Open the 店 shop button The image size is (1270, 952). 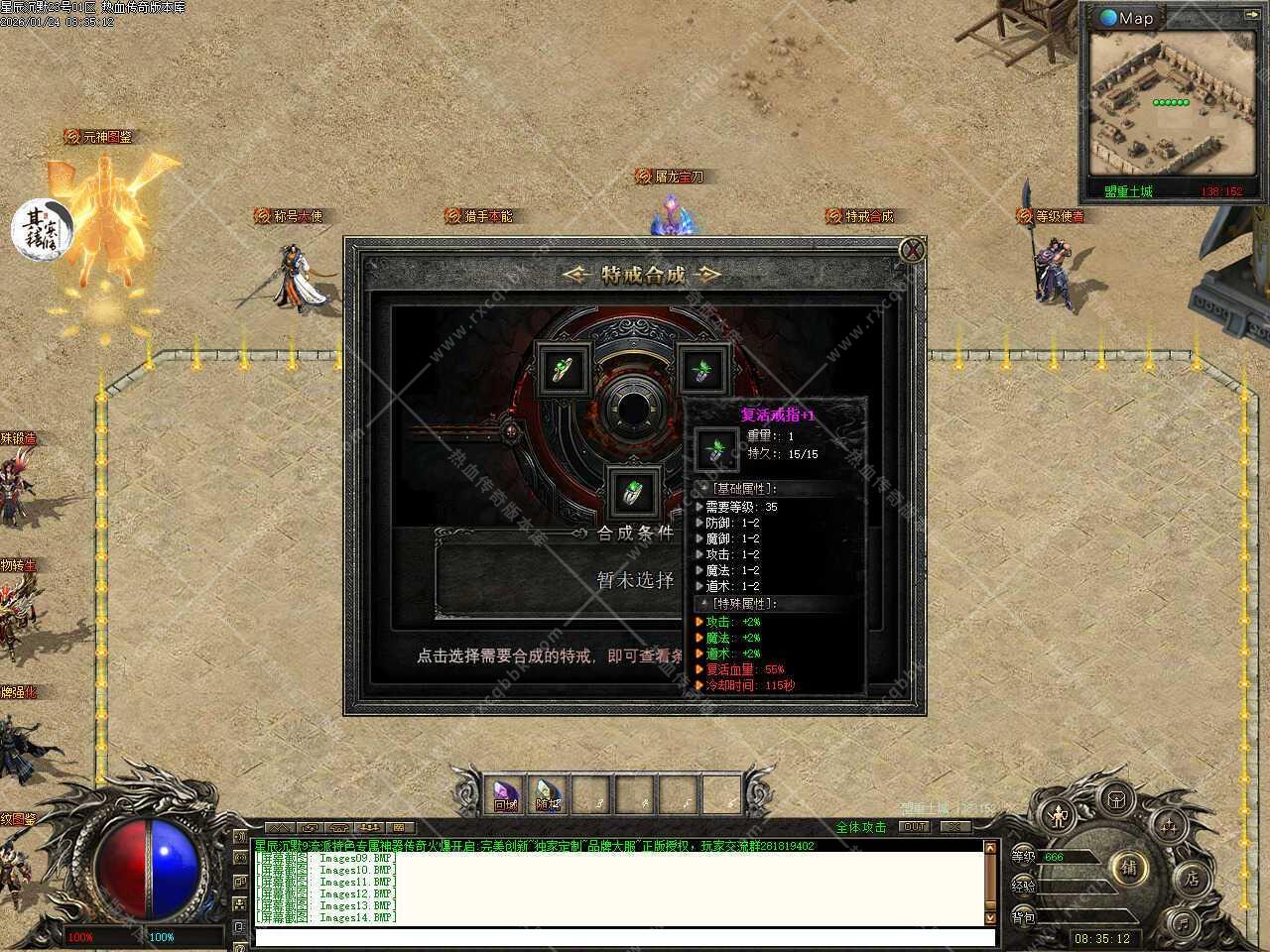(x=1191, y=878)
